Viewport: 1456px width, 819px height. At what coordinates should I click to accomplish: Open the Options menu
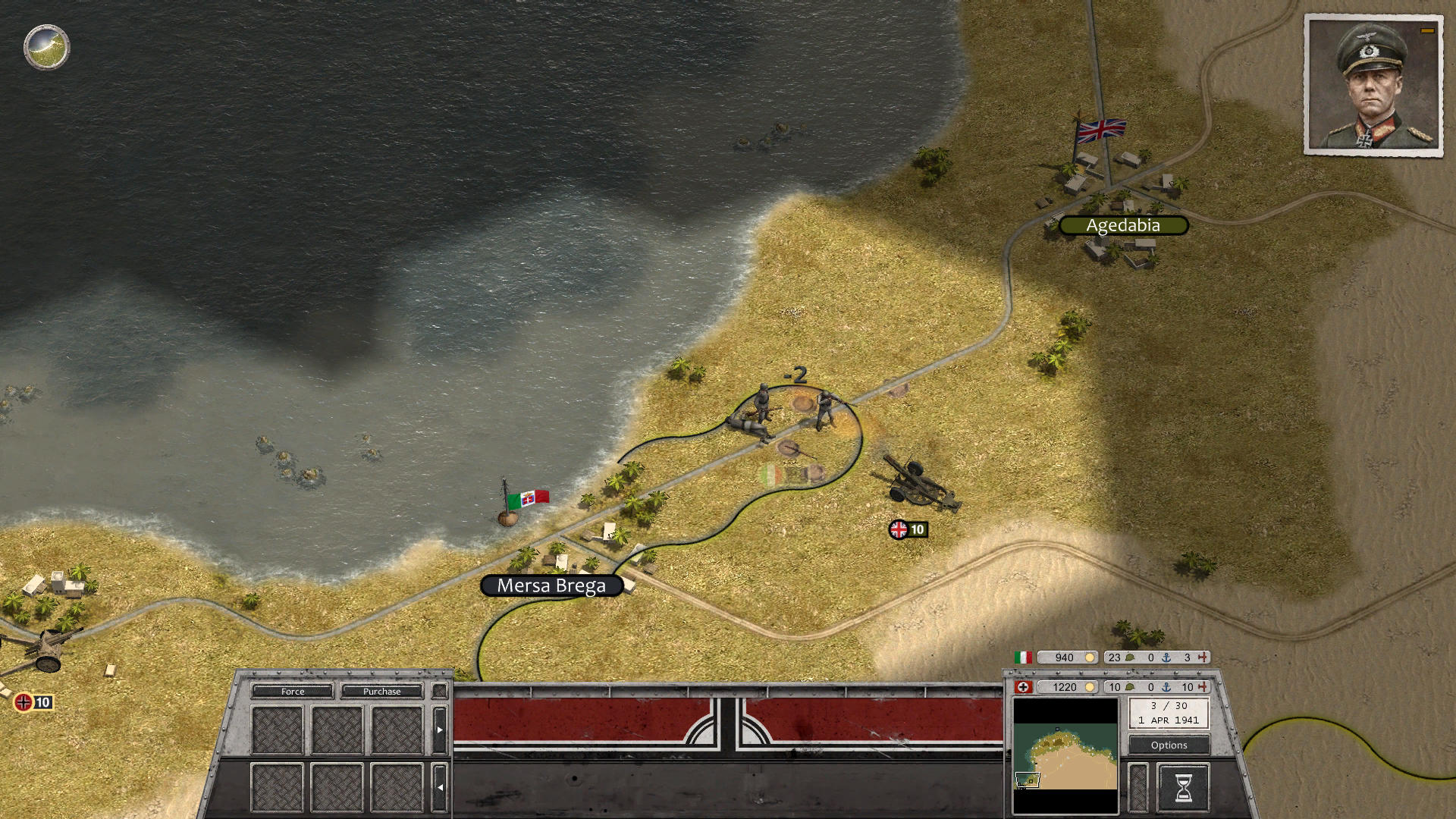(1169, 745)
